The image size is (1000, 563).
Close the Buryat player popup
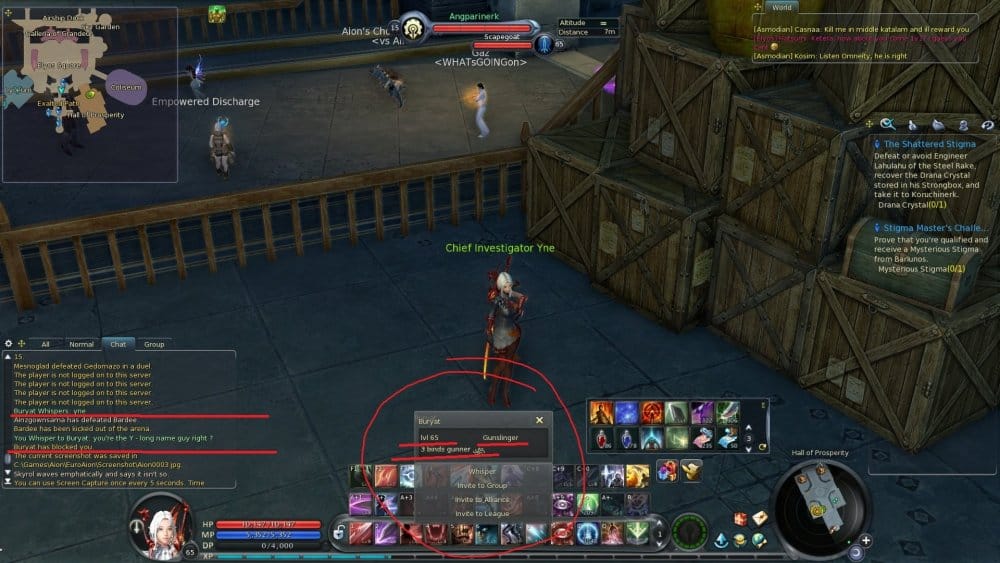539,421
